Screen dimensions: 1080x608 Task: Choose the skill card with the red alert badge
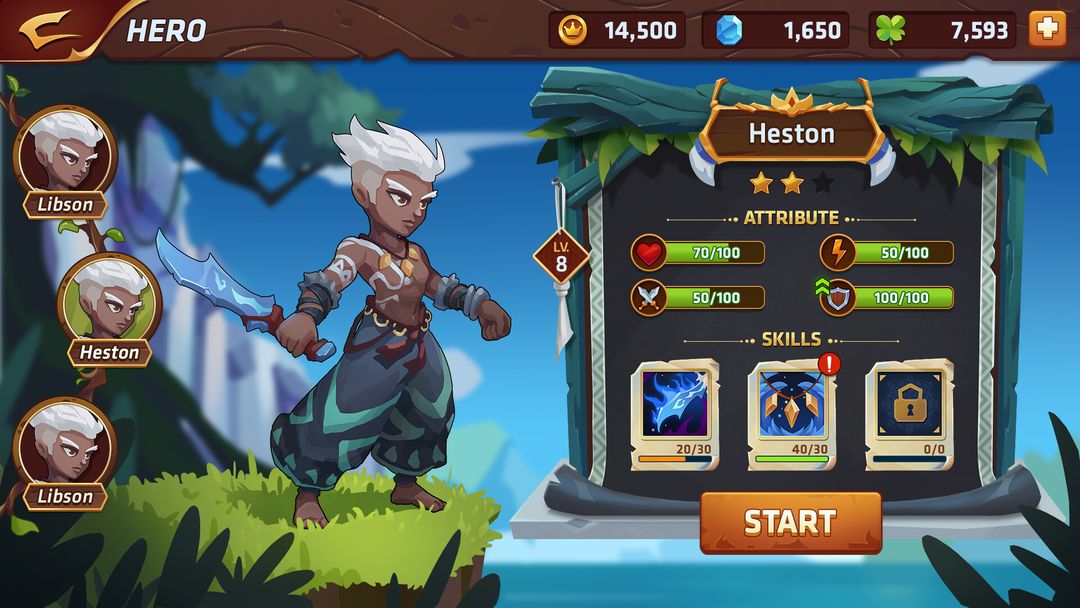(792, 412)
